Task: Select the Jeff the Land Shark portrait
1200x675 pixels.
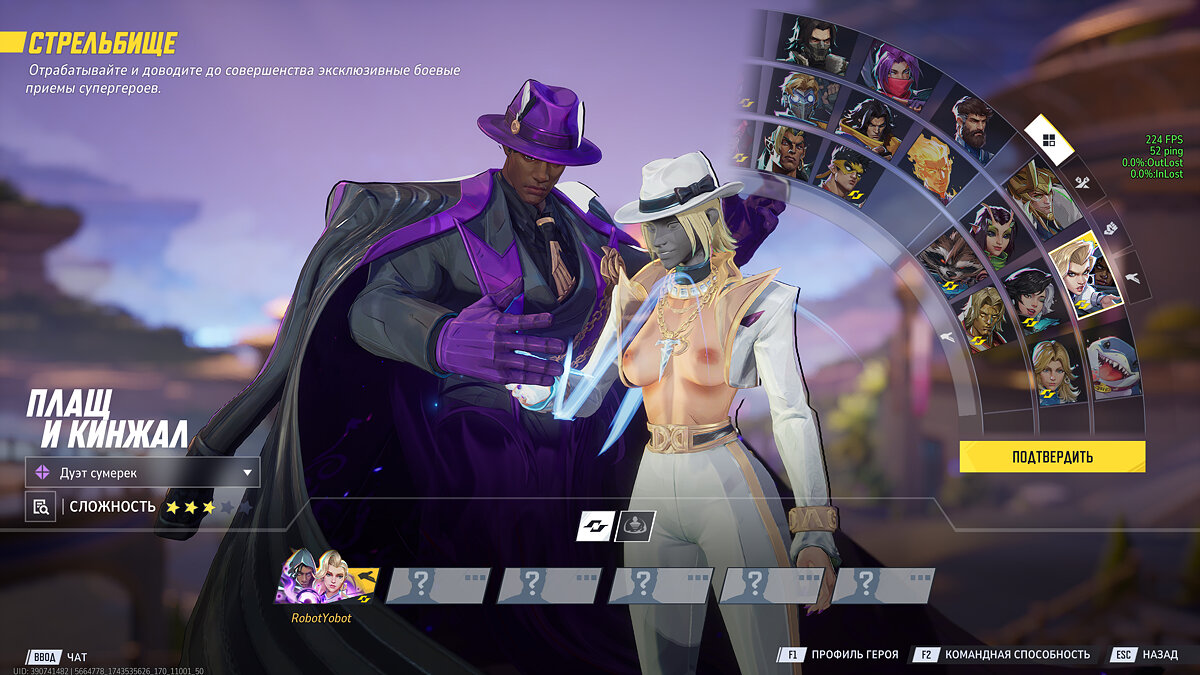Action: 1114,366
